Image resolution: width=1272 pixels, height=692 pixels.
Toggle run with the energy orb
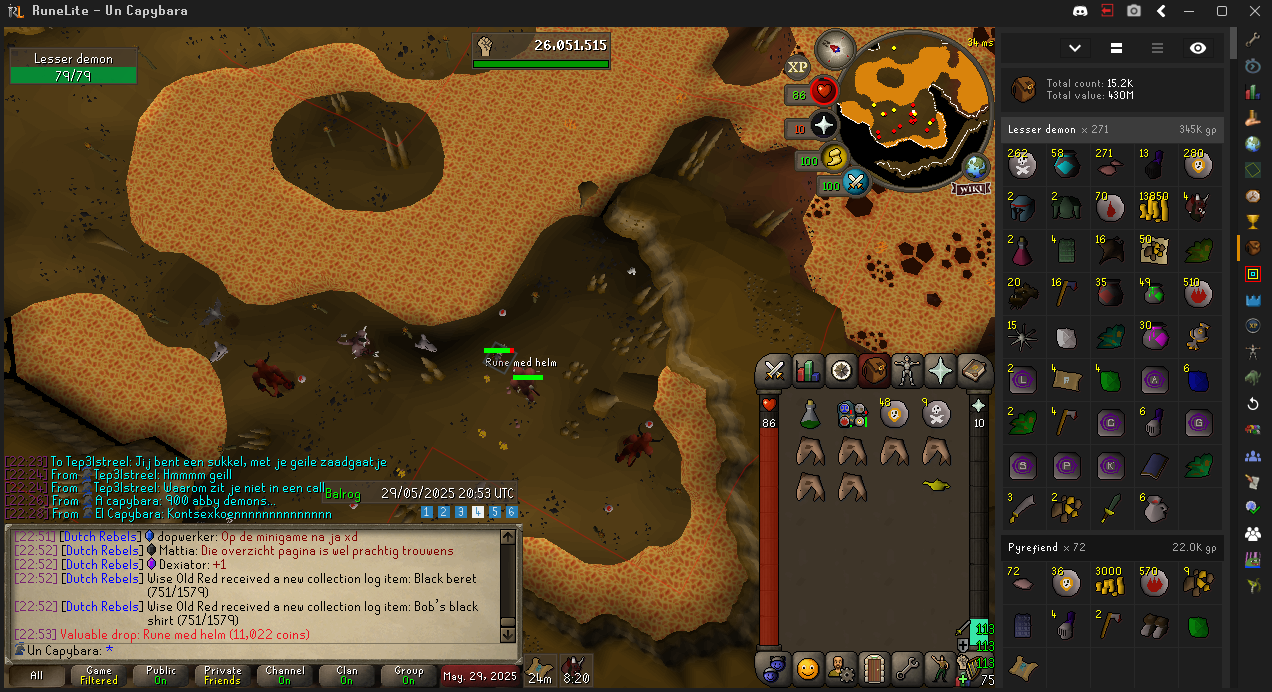[834, 158]
